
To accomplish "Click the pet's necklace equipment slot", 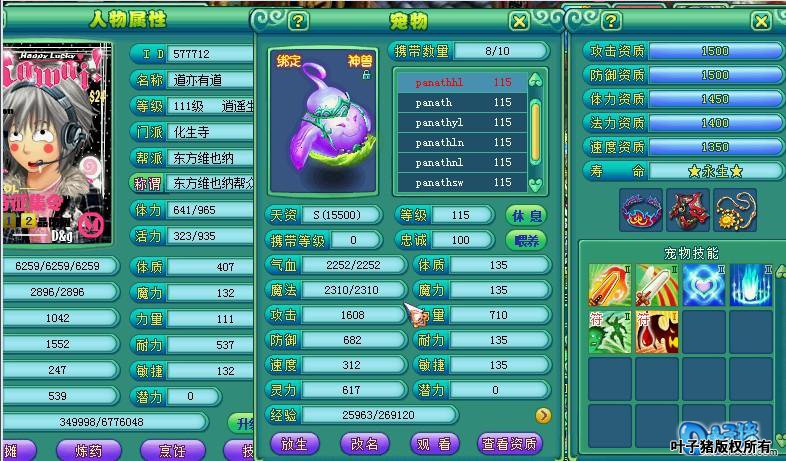I will [735, 208].
